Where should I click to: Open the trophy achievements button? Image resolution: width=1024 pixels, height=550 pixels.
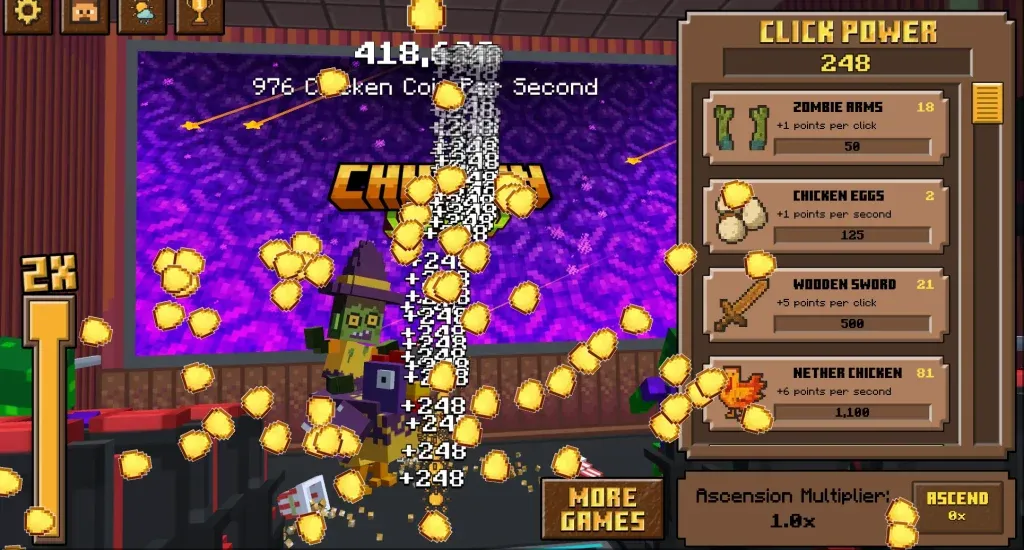200,15
